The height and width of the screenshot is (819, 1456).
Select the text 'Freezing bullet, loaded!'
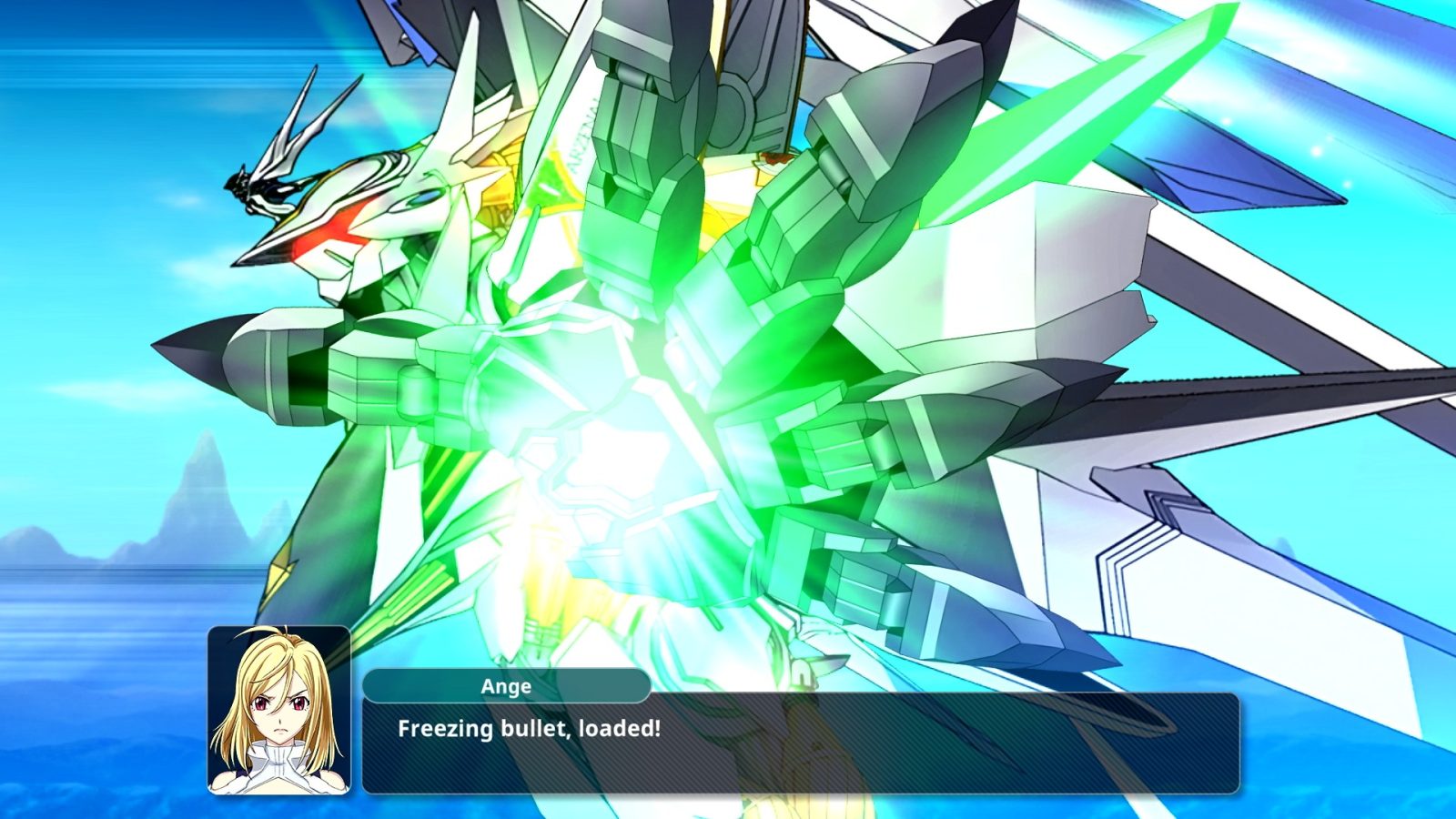click(528, 727)
